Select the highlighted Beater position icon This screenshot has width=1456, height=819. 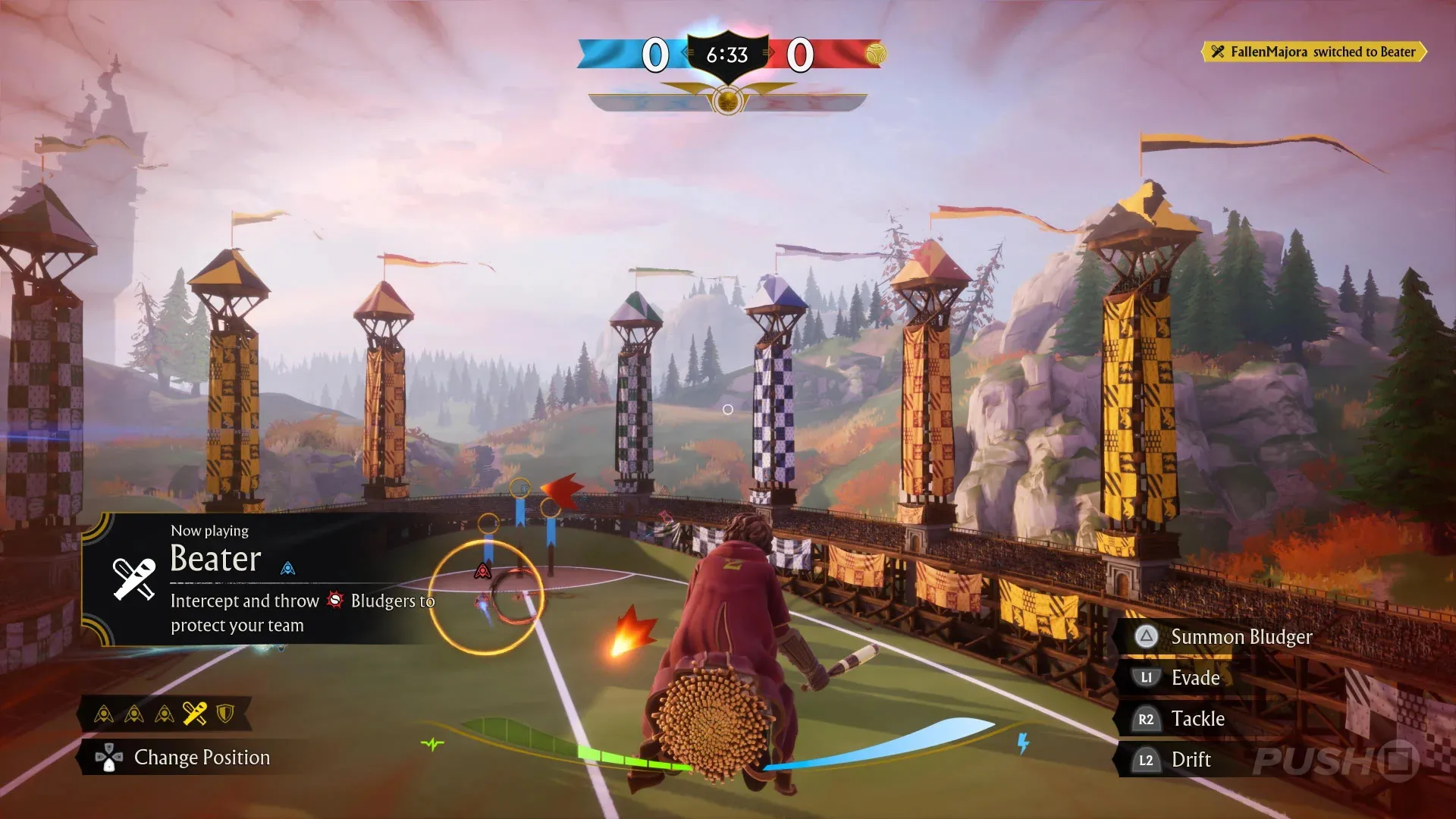click(195, 714)
